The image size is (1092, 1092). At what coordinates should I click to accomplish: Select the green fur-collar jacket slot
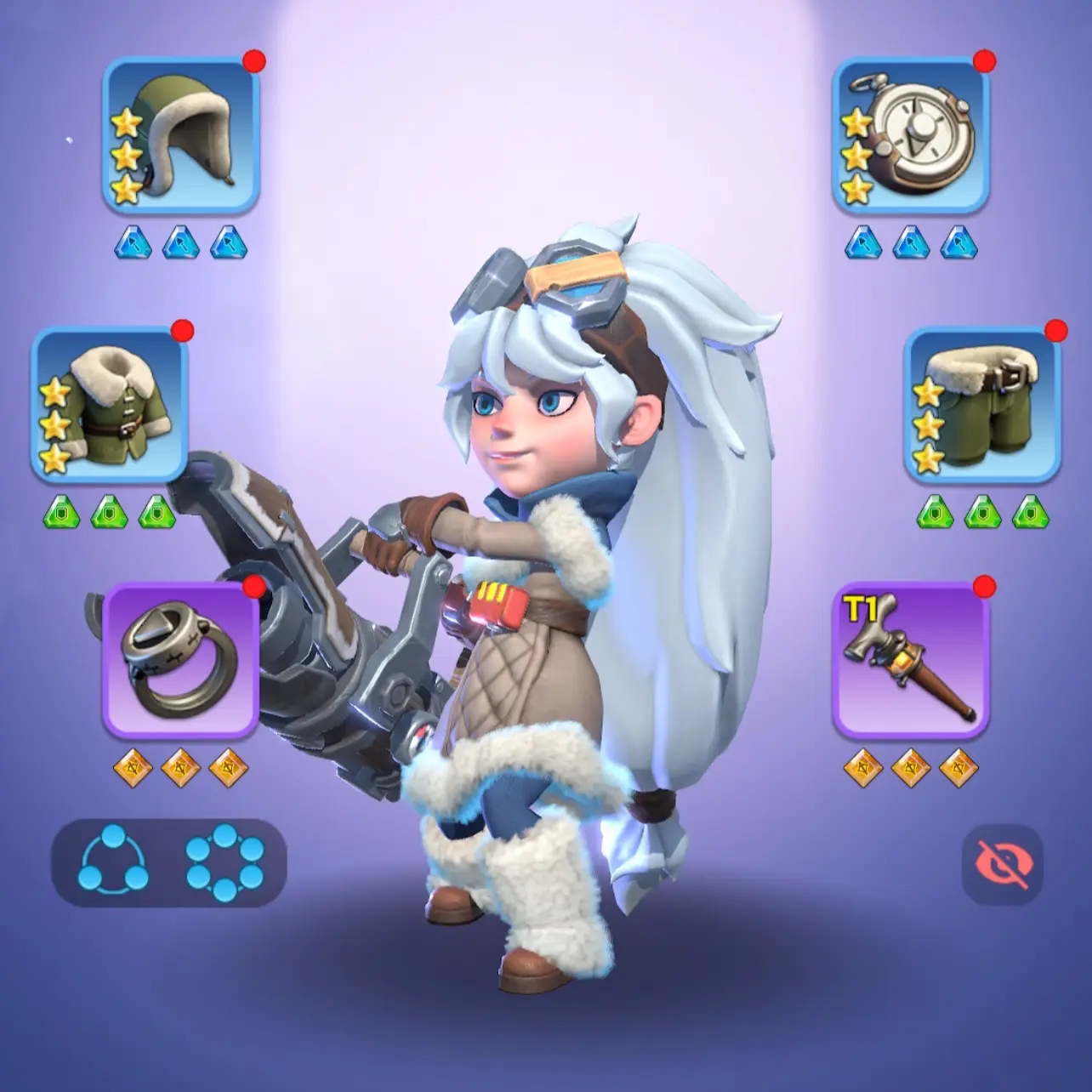(110, 404)
